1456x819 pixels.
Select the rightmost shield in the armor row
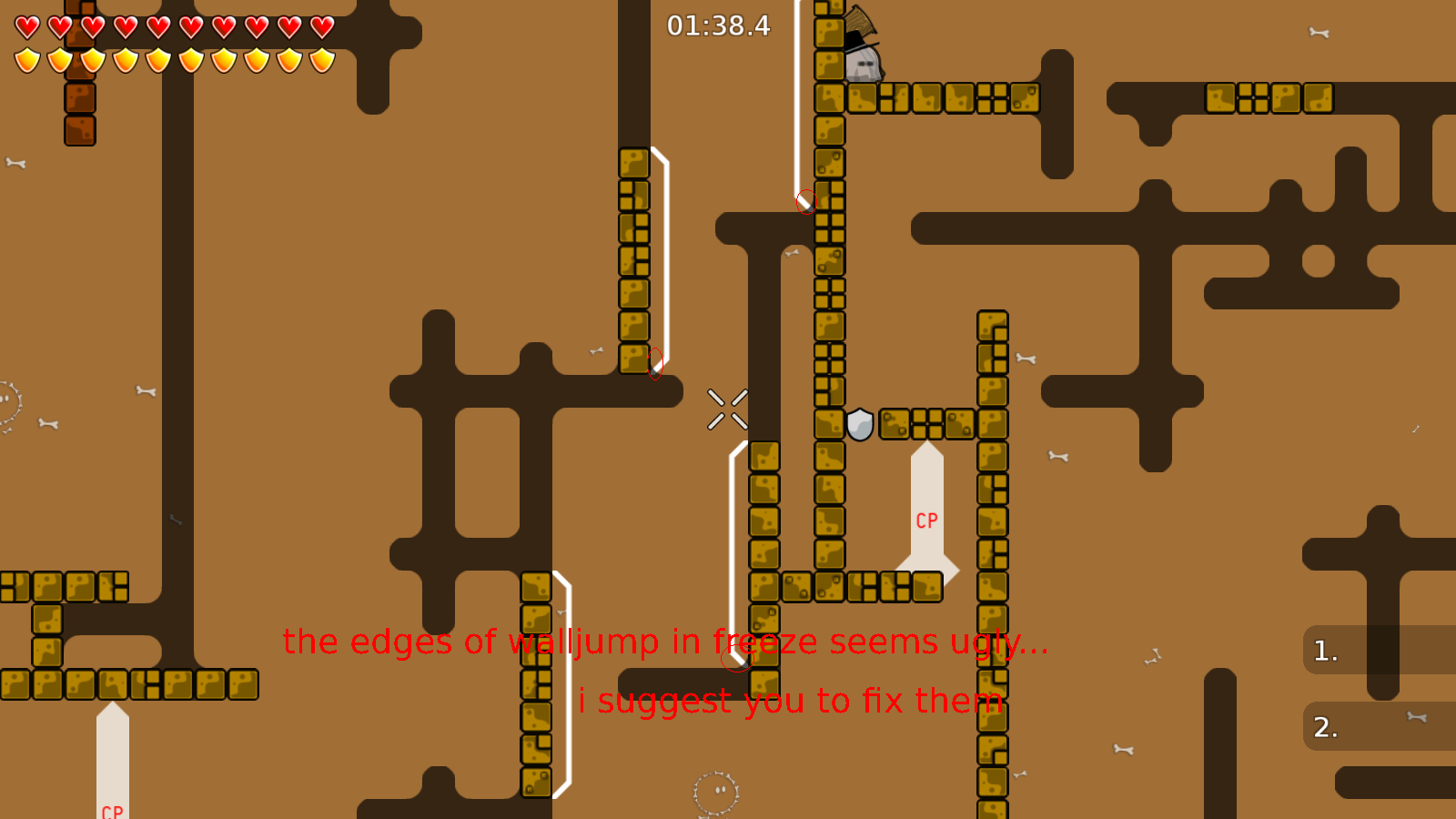[320, 60]
